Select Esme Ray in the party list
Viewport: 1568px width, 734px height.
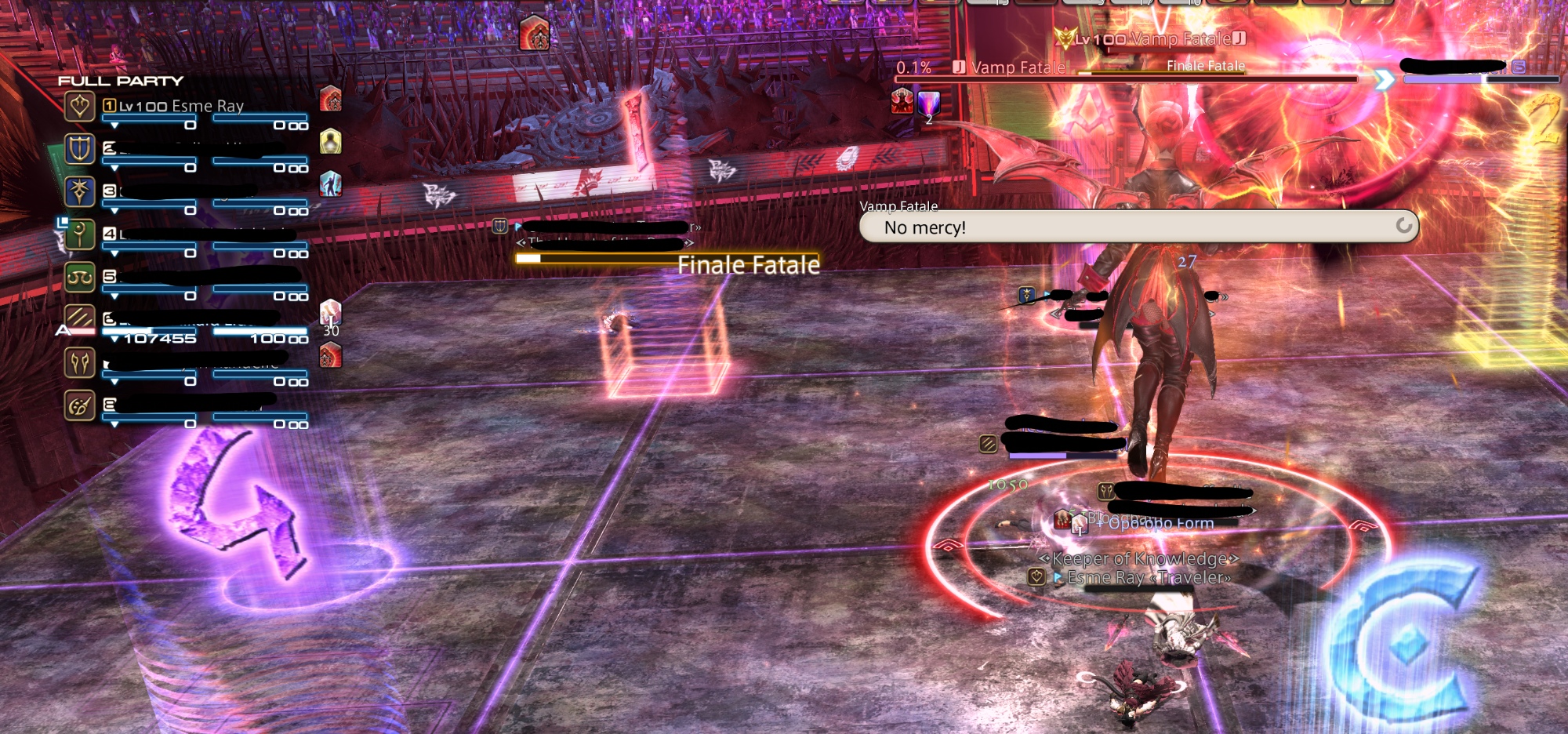[182, 107]
